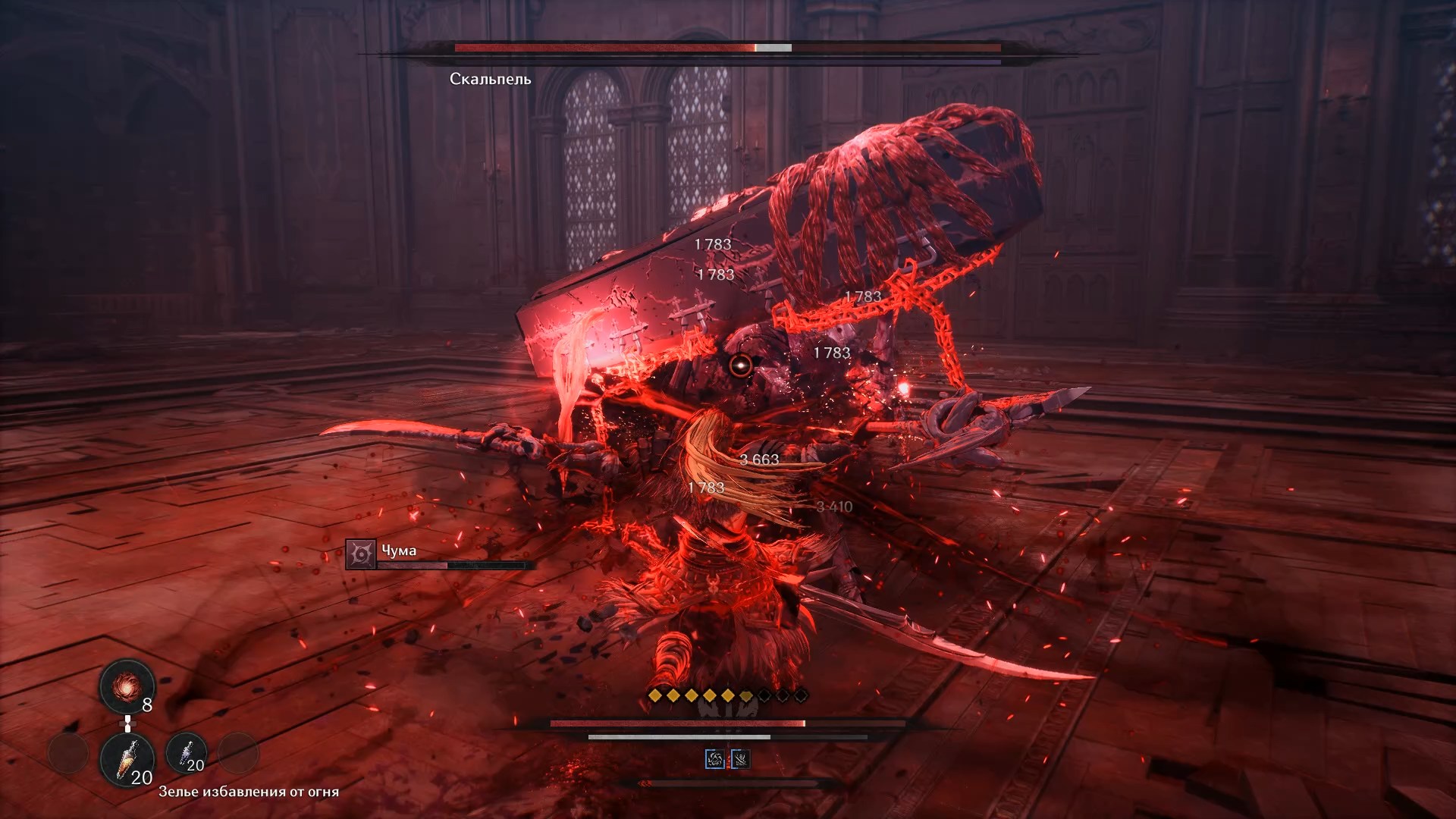This screenshot has width=1456, height=819.
Task: Click the crossed blades buff icon
Action: tap(740, 759)
